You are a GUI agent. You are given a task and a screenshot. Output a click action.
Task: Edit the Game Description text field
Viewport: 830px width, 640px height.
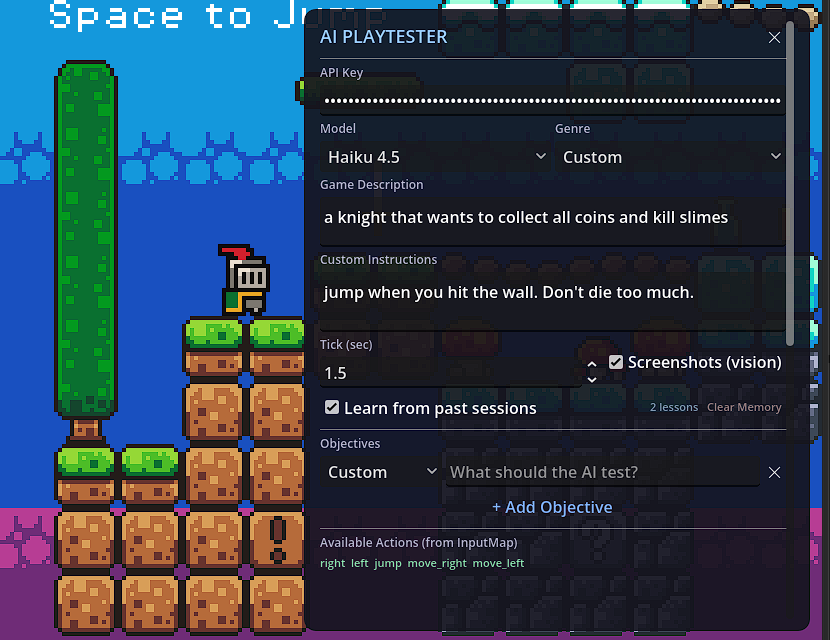click(552, 217)
